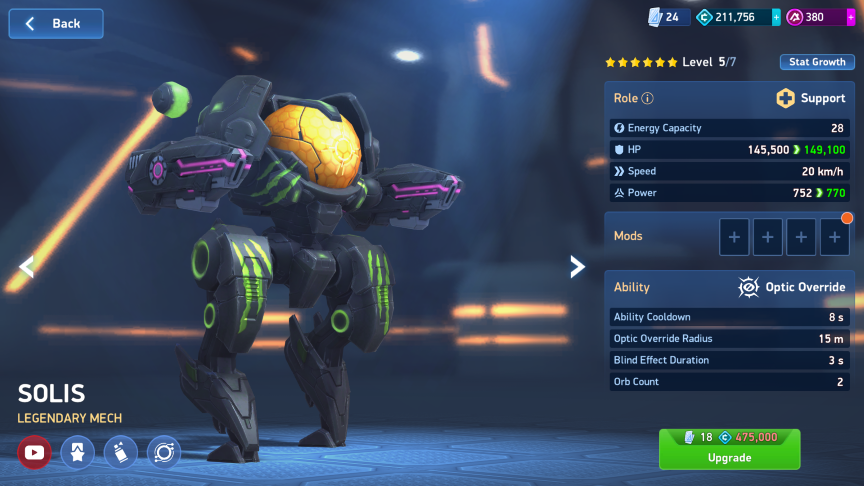Open the mech rank badge icon

pos(77,453)
